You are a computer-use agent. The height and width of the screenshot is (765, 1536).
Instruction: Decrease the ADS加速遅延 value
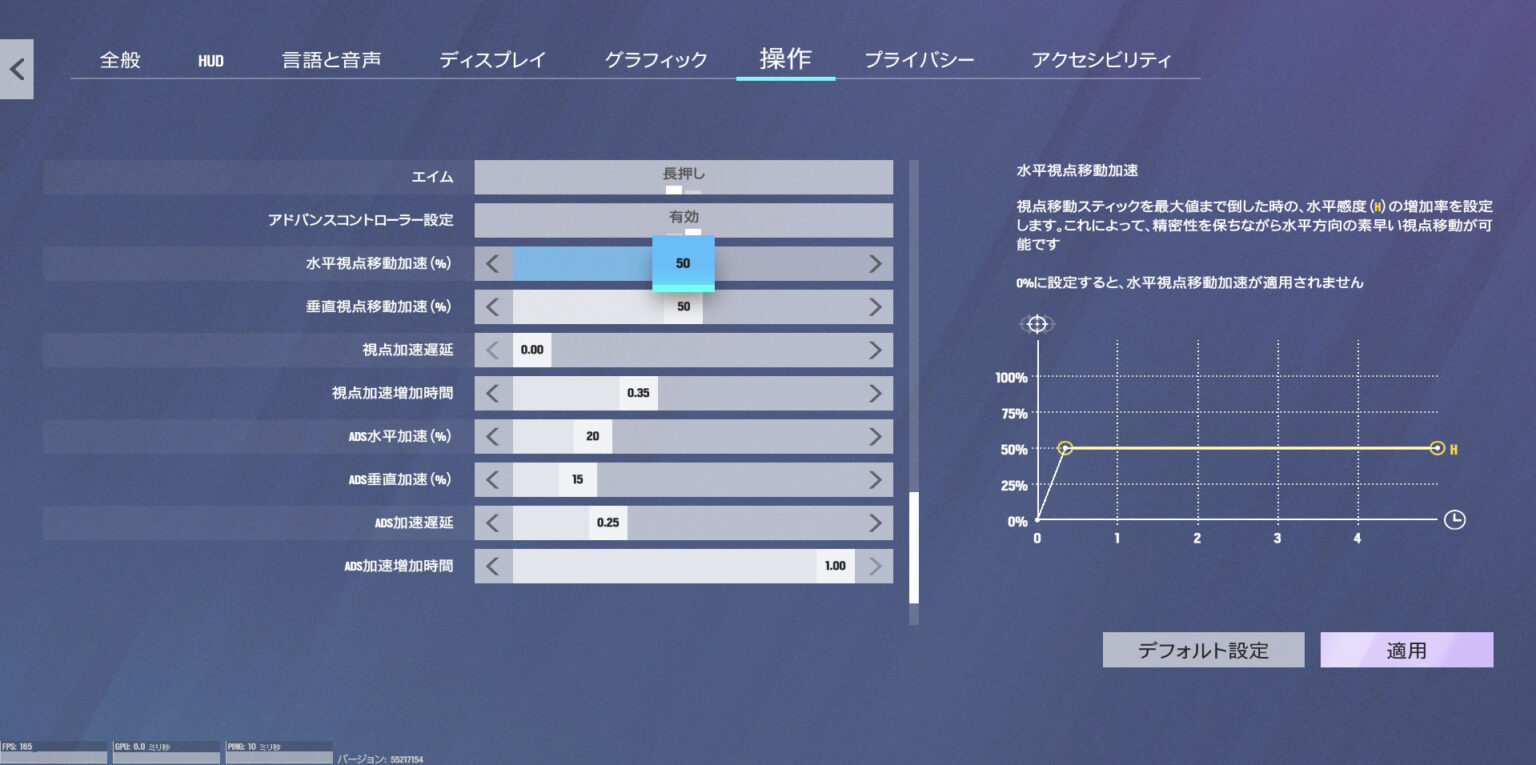(x=492, y=522)
